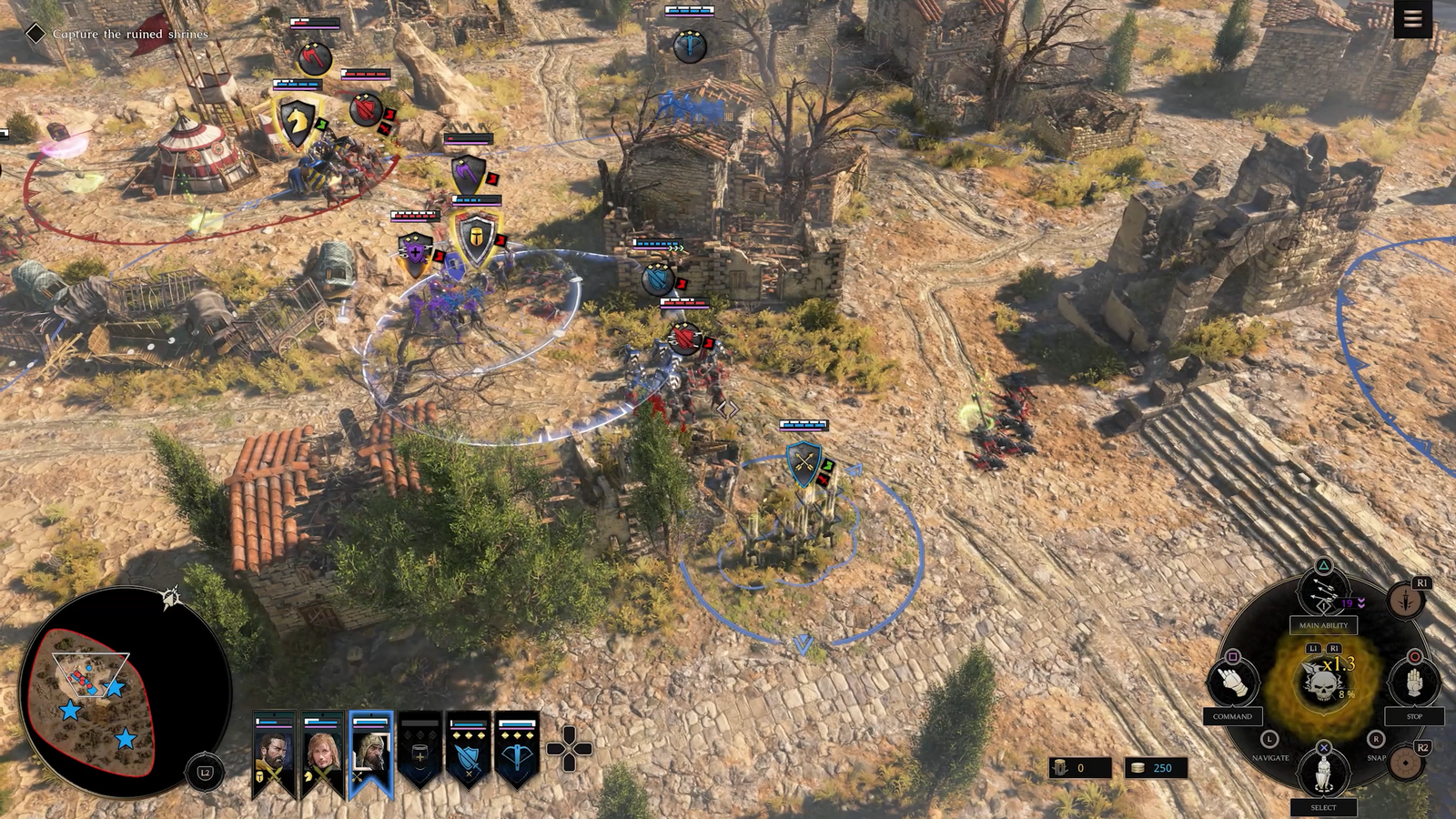The height and width of the screenshot is (819, 1456).
Task: Activate the arrow volley Main Ability
Action: tap(1323, 596)
